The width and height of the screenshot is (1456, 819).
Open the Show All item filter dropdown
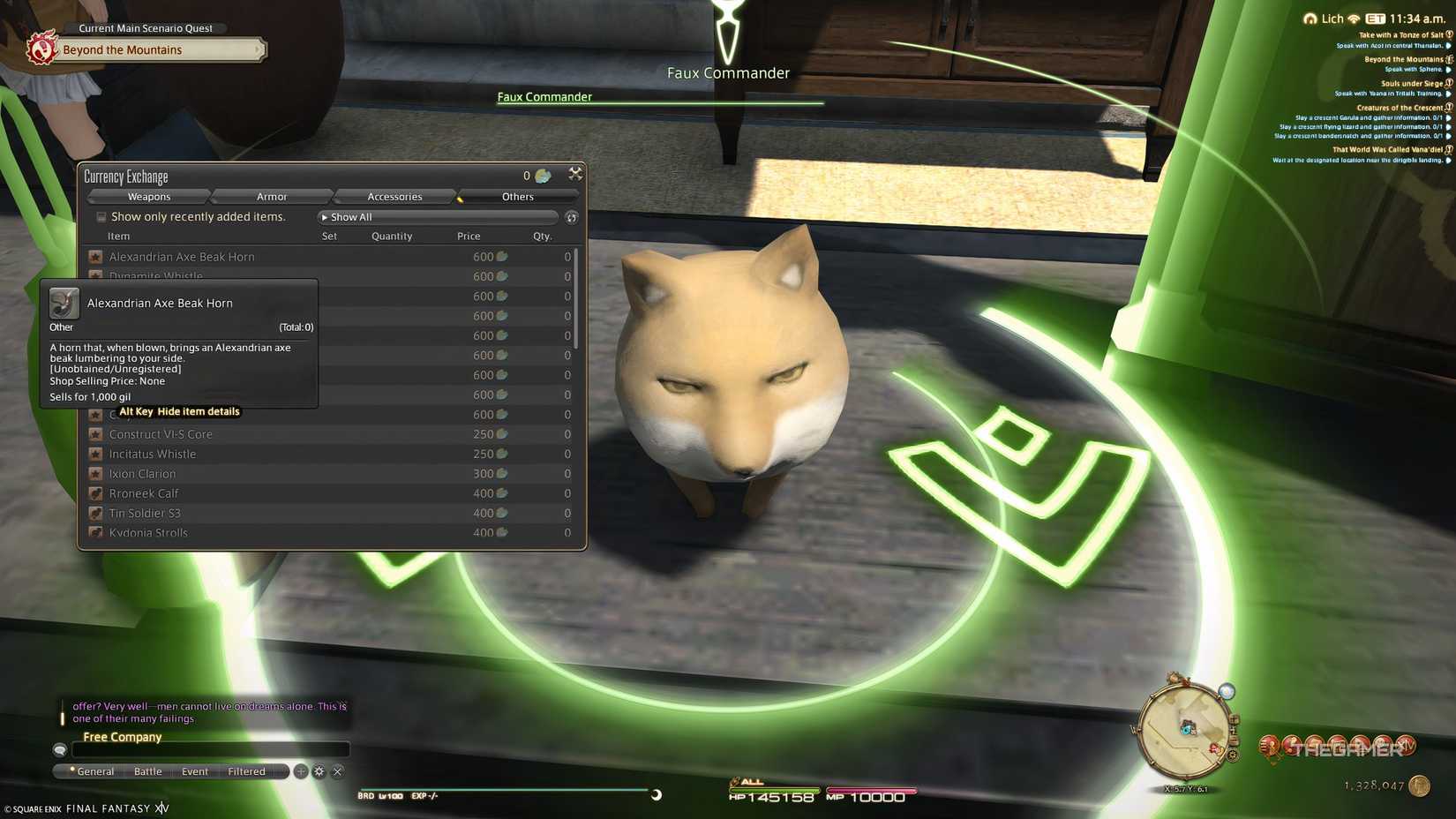coord(439,216)
